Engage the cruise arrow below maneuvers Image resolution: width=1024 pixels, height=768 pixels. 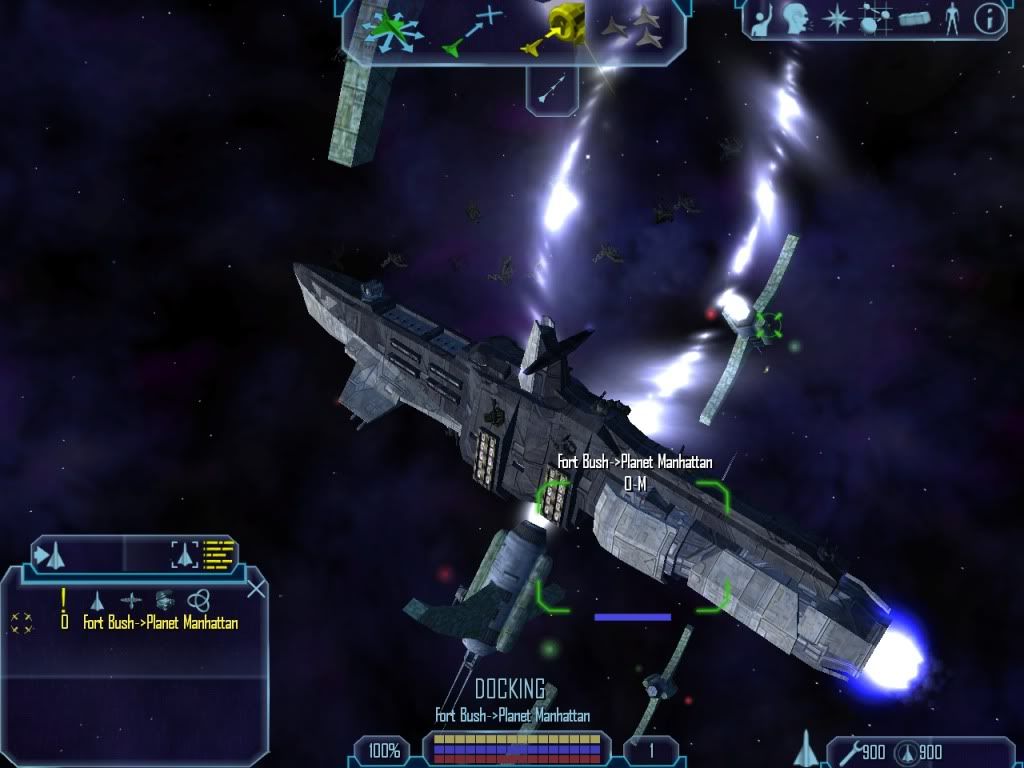[x=553, y=89]
